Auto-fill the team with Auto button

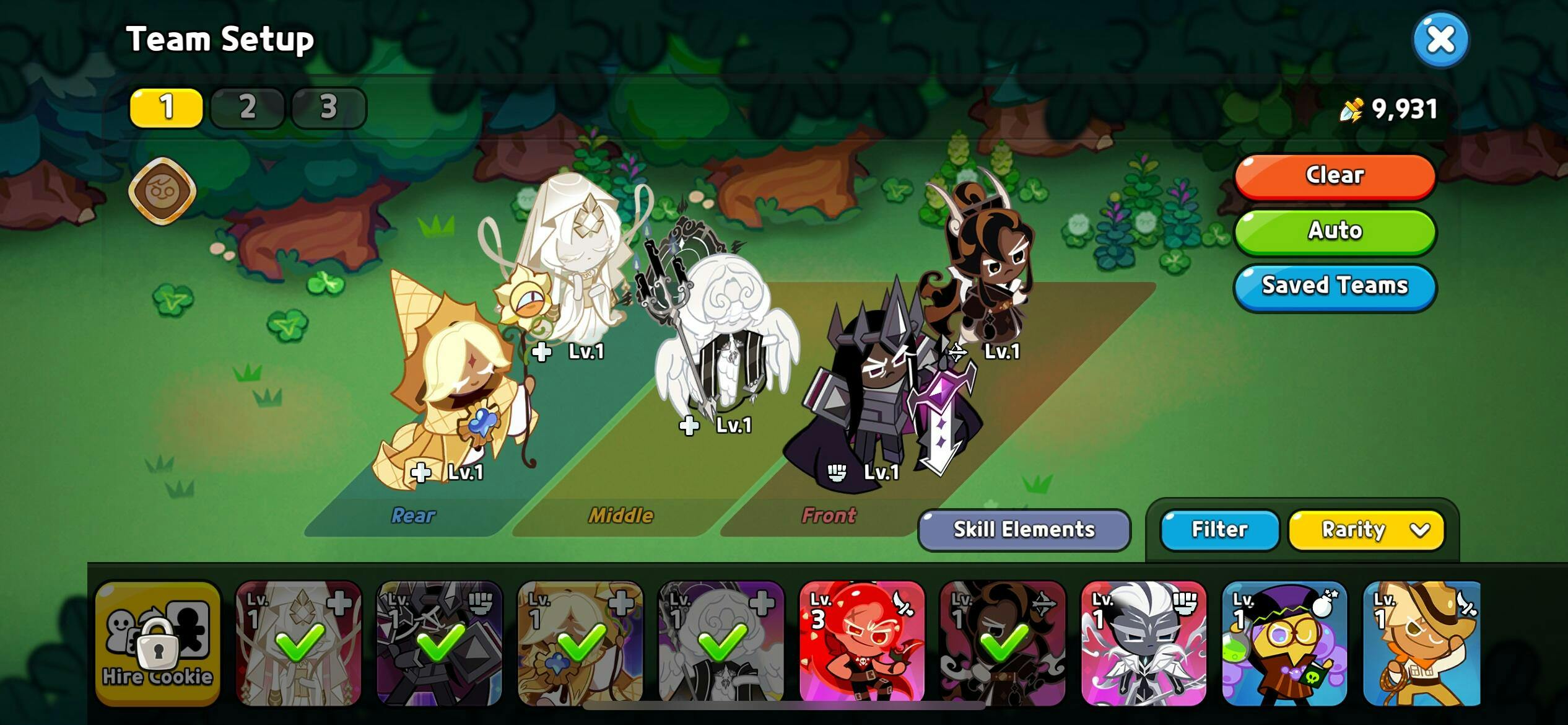1335,231
